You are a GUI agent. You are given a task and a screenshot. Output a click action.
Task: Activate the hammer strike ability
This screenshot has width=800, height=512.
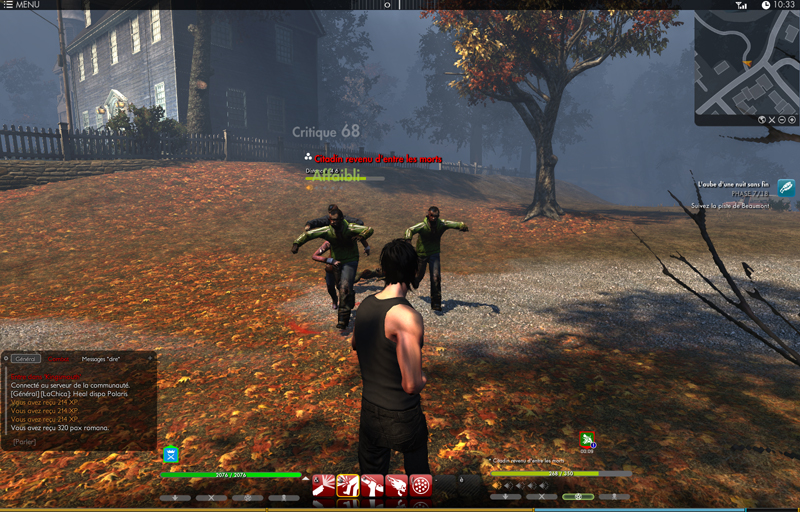tap(372, 486)
